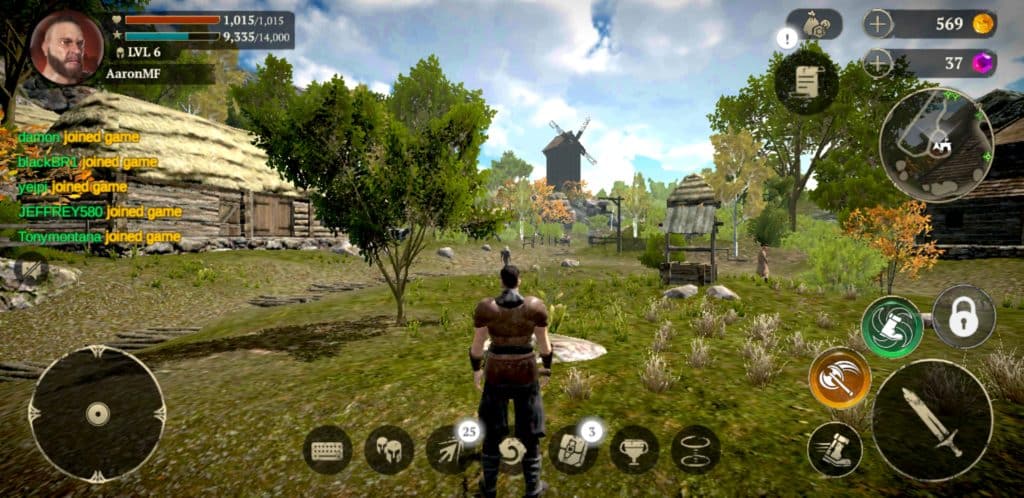Screen dimensions: 1024x498
Task: Activate the orange axe swing skill
Action: tap(839, 378)
